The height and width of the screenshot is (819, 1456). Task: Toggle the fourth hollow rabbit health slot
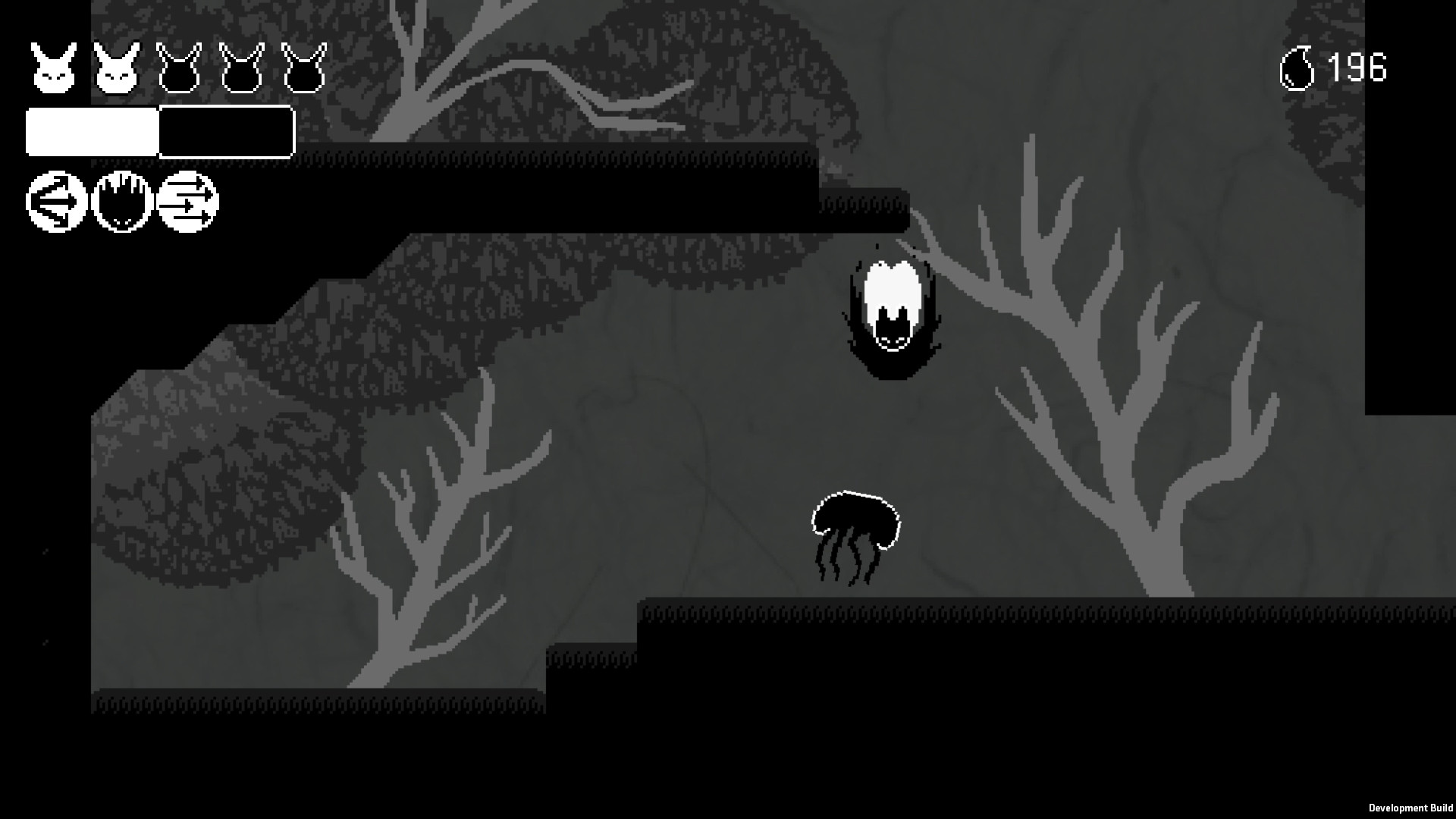[241, 67]
